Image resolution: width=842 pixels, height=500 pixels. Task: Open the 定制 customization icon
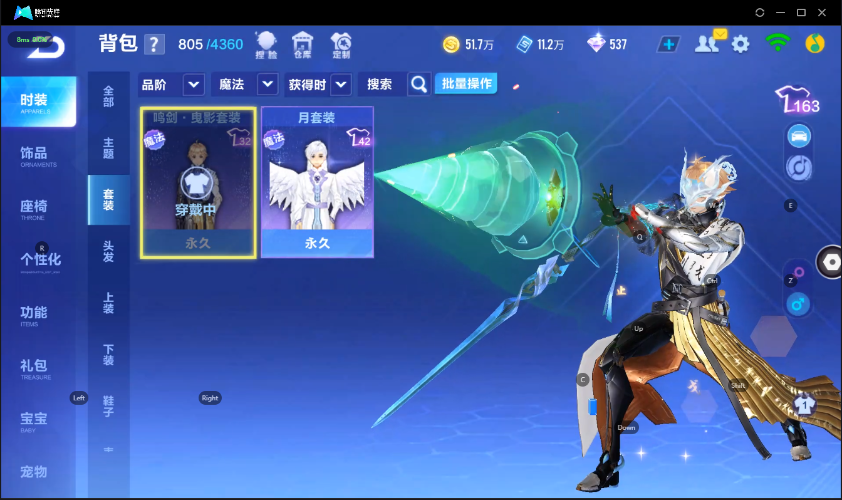point(341,45)
